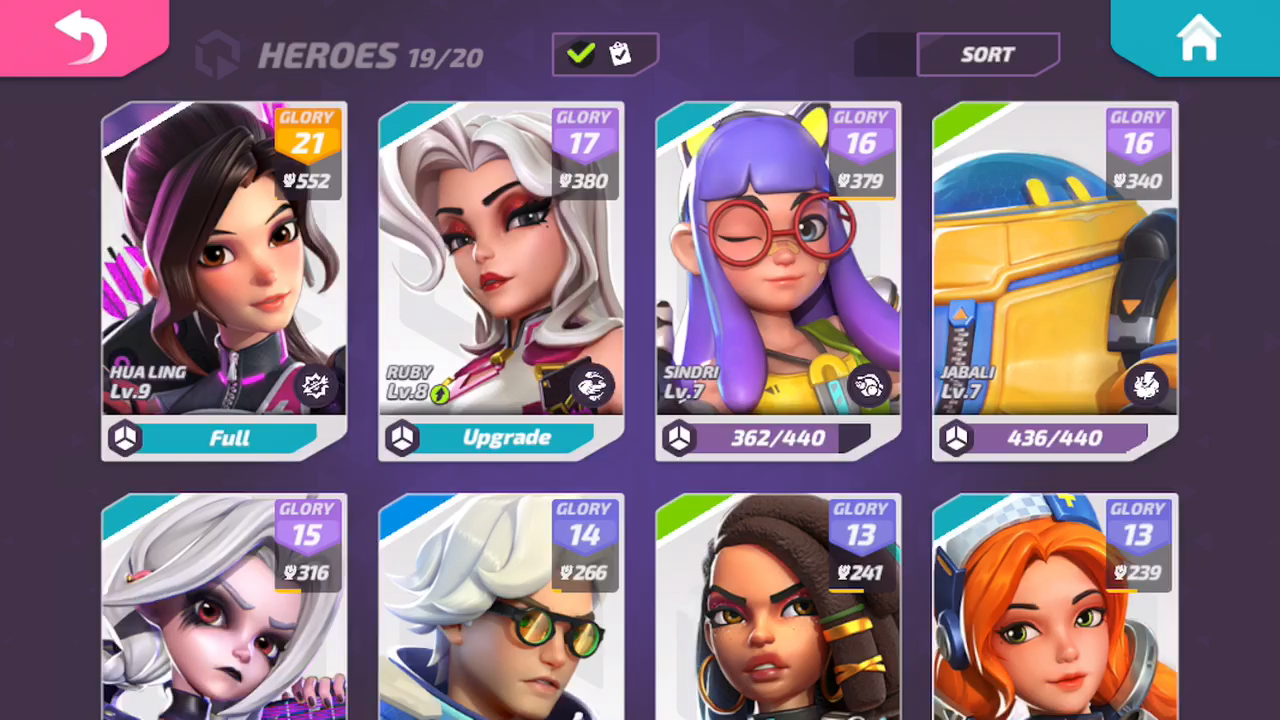Click Sindri's class badge icon

[x=868, y=383]
